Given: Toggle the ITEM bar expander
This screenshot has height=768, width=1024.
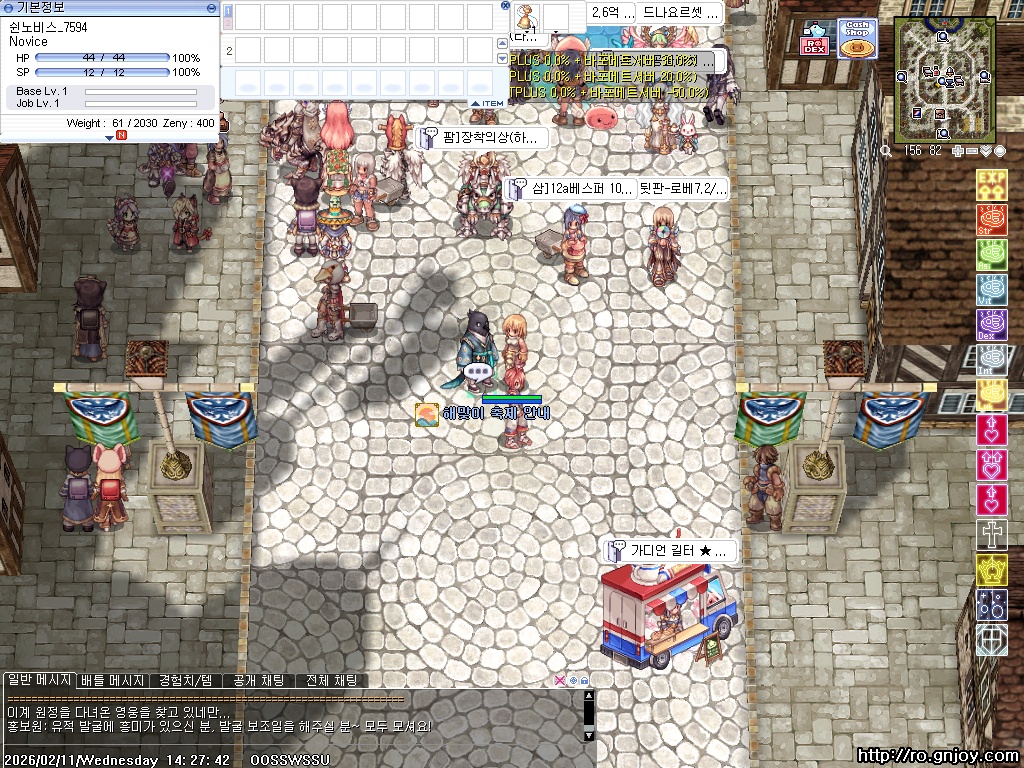Looking at the screenshot, I should [488, 103].
